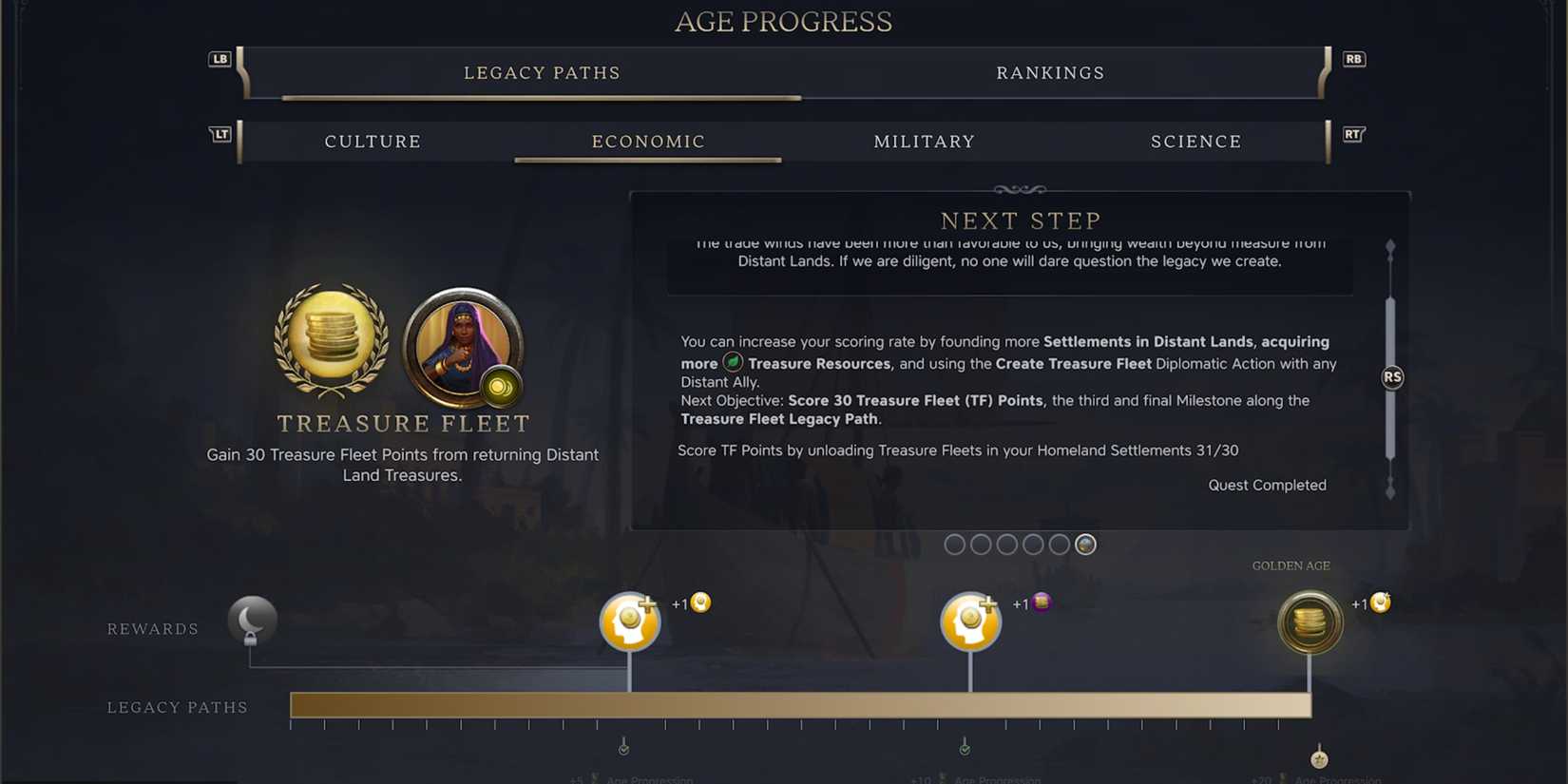Select the filled carousel dot on the right

(x=1086, y=544)
